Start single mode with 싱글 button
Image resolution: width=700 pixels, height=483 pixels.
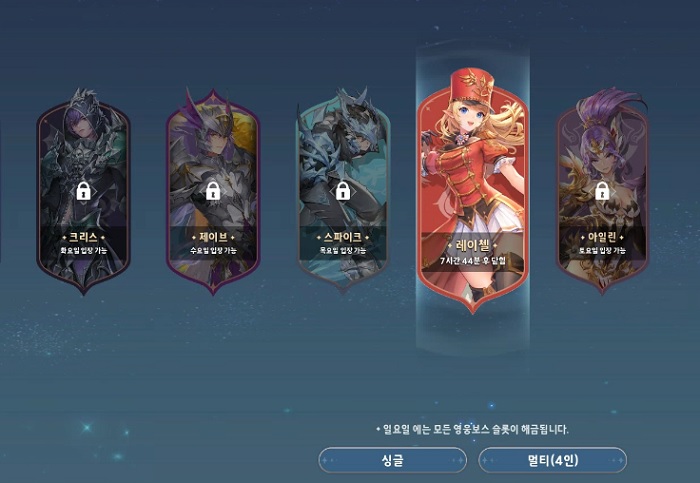click(x=392, y=460)
